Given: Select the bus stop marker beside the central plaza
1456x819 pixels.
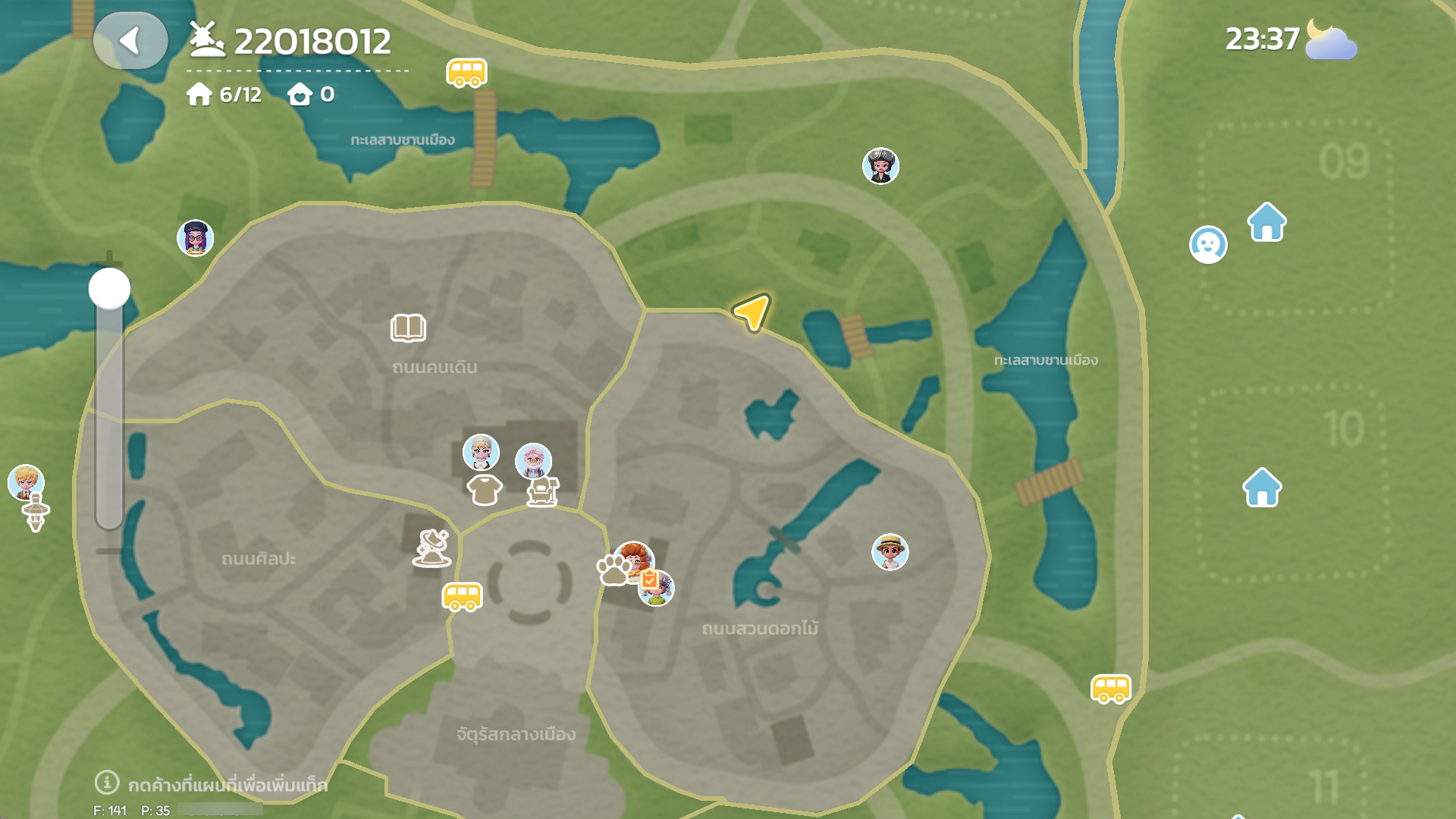Looking at the screenshot, I should (462, 597).
